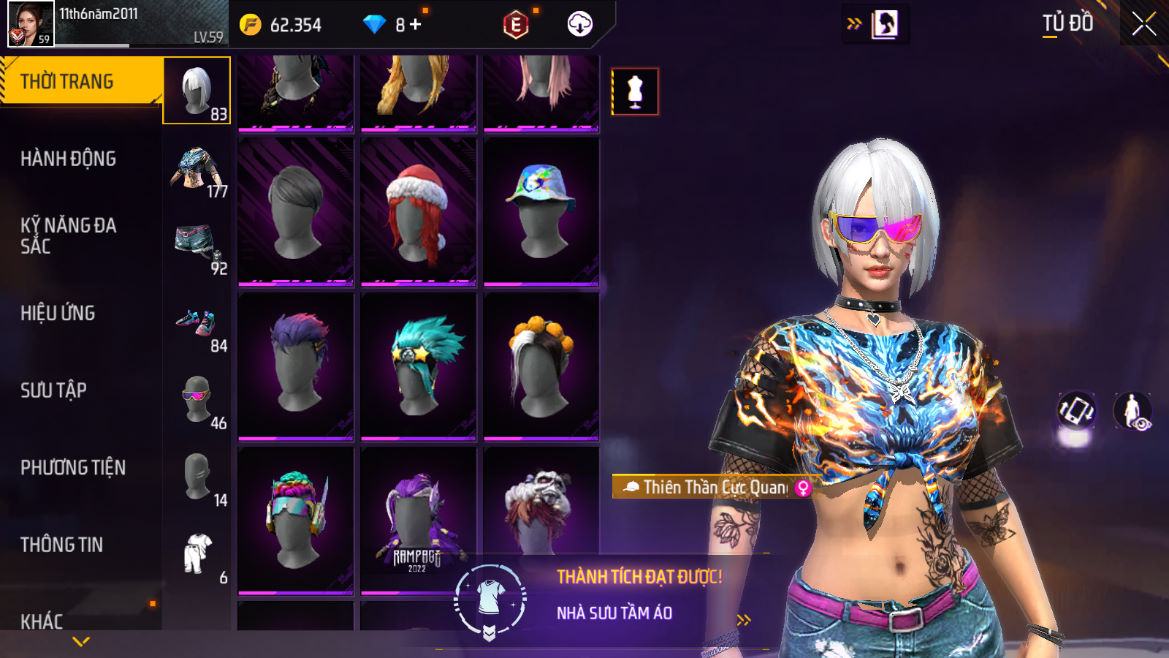Switch to the Hành Động tab
The image size is (1169, 658).
pyautogui.click(x=68, y=159)
